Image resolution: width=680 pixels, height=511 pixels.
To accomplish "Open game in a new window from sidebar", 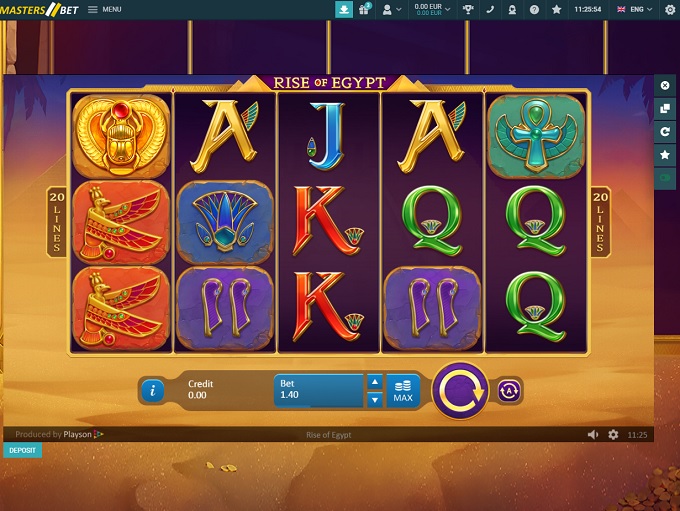I will coord(665,108).
